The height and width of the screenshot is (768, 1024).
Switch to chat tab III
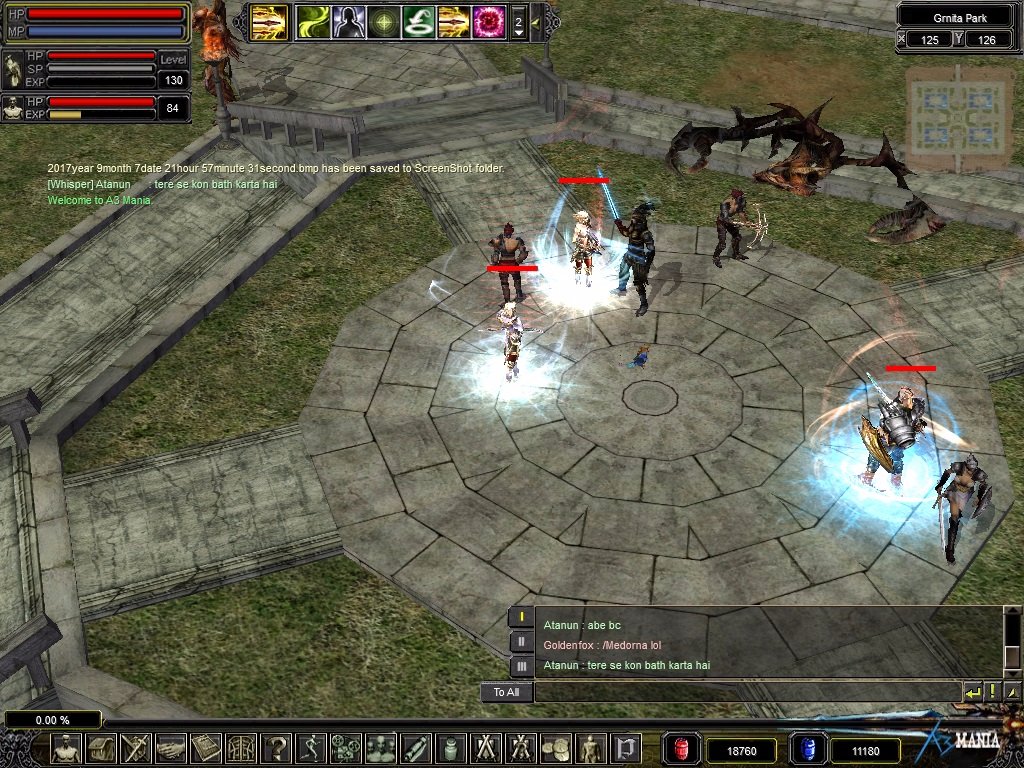click(x=521, y=666)
